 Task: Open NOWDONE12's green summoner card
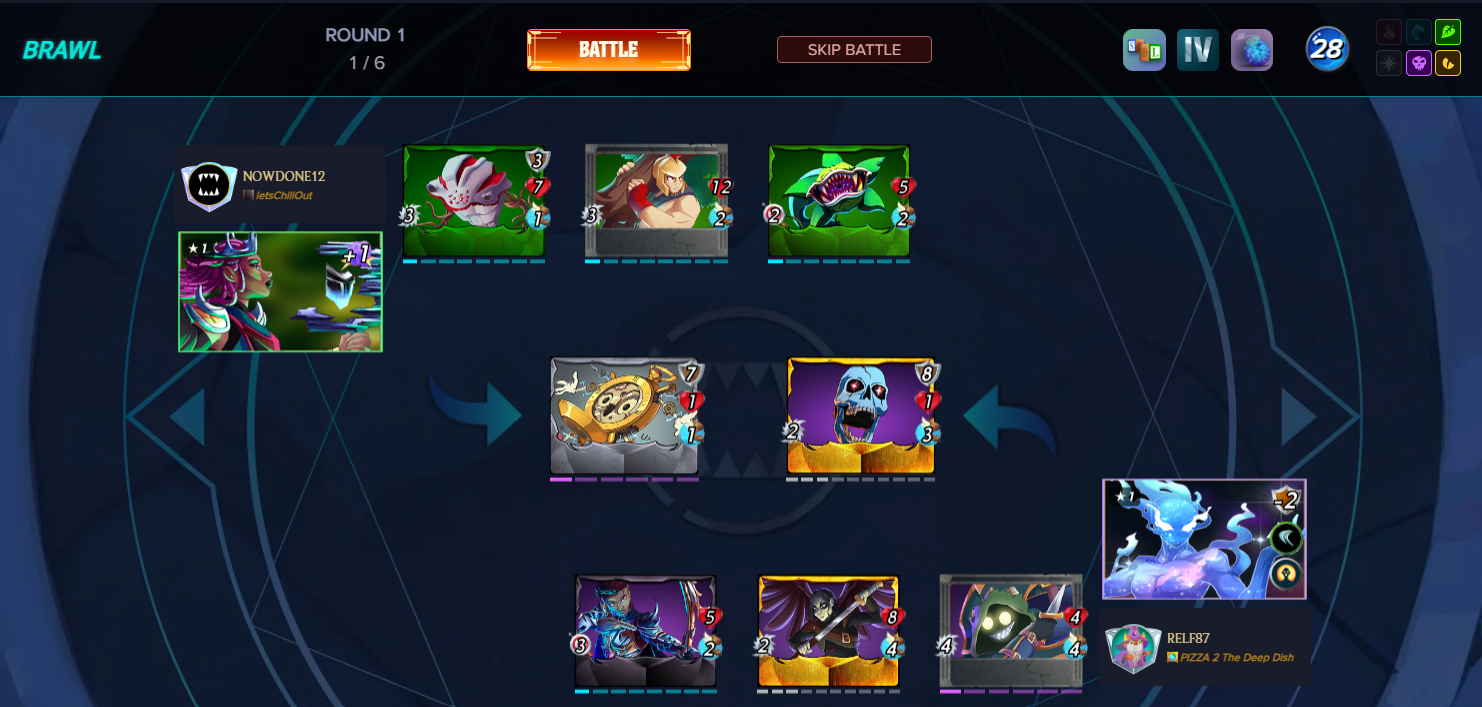280,292
